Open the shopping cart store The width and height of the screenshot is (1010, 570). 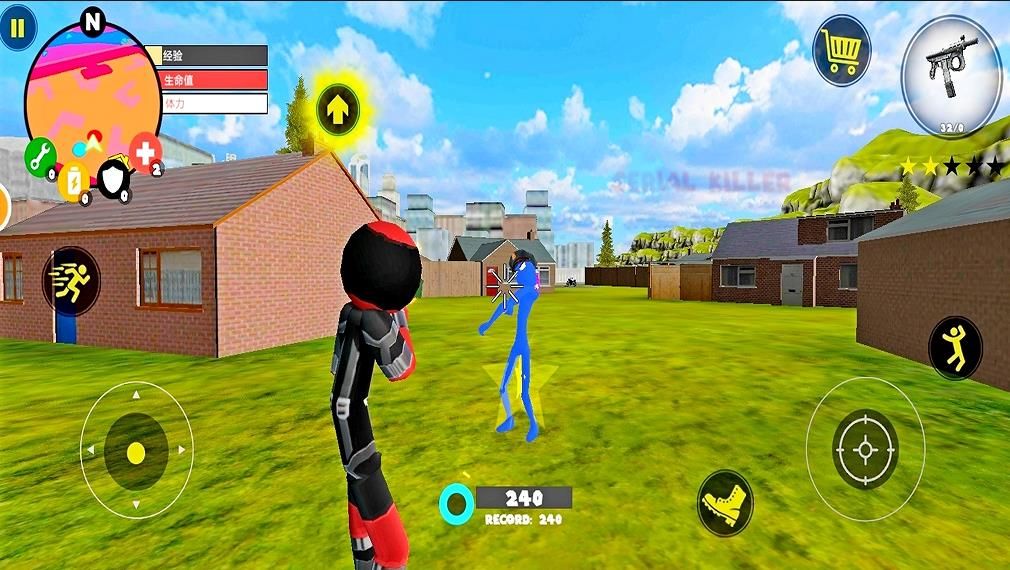[840, 50]
